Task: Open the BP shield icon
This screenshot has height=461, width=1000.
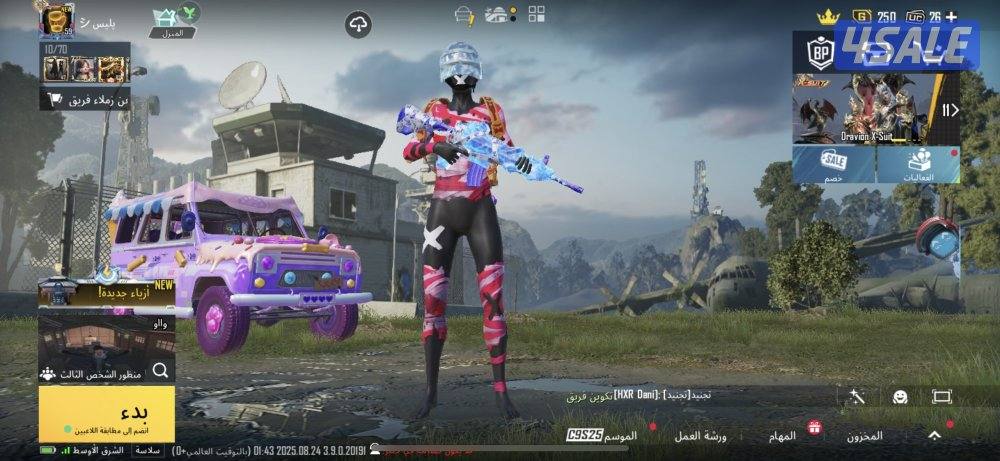Action: click(821, 52)
